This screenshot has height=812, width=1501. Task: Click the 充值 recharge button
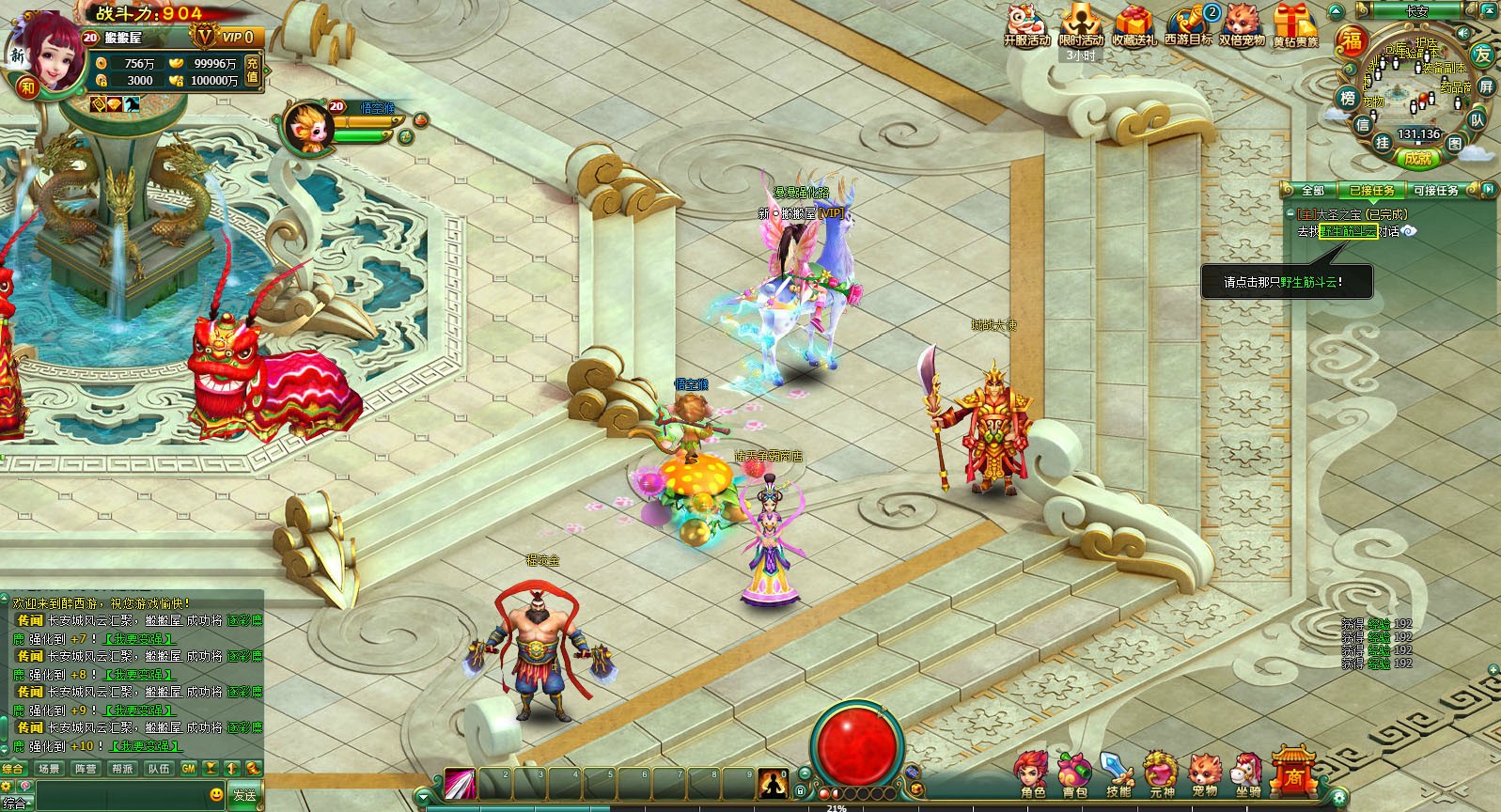click(252, 70)
